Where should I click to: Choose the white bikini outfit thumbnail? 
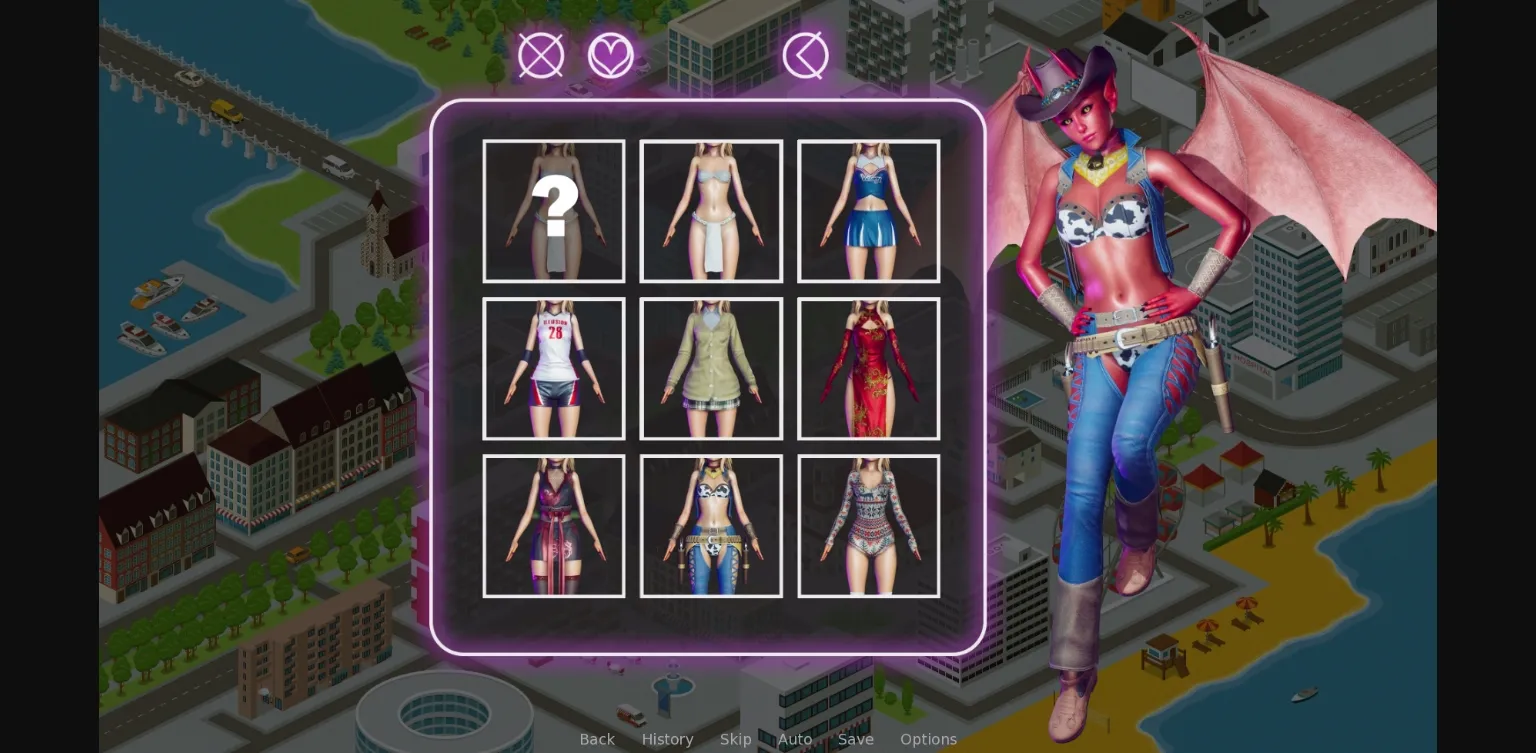click(x=711, y=211)
